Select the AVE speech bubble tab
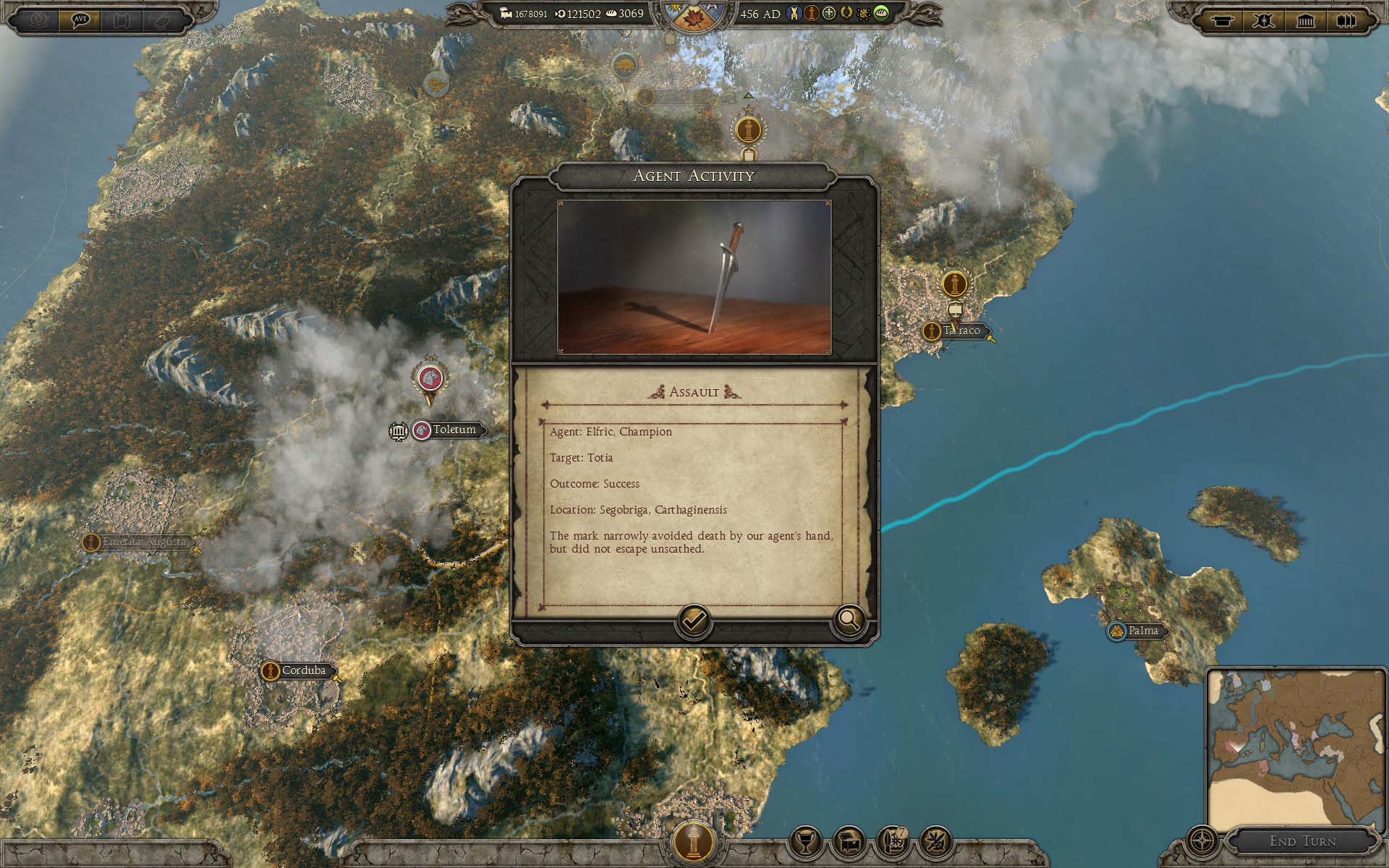The height and width of the screenshot is (868, 1389). tap(80, 20)
